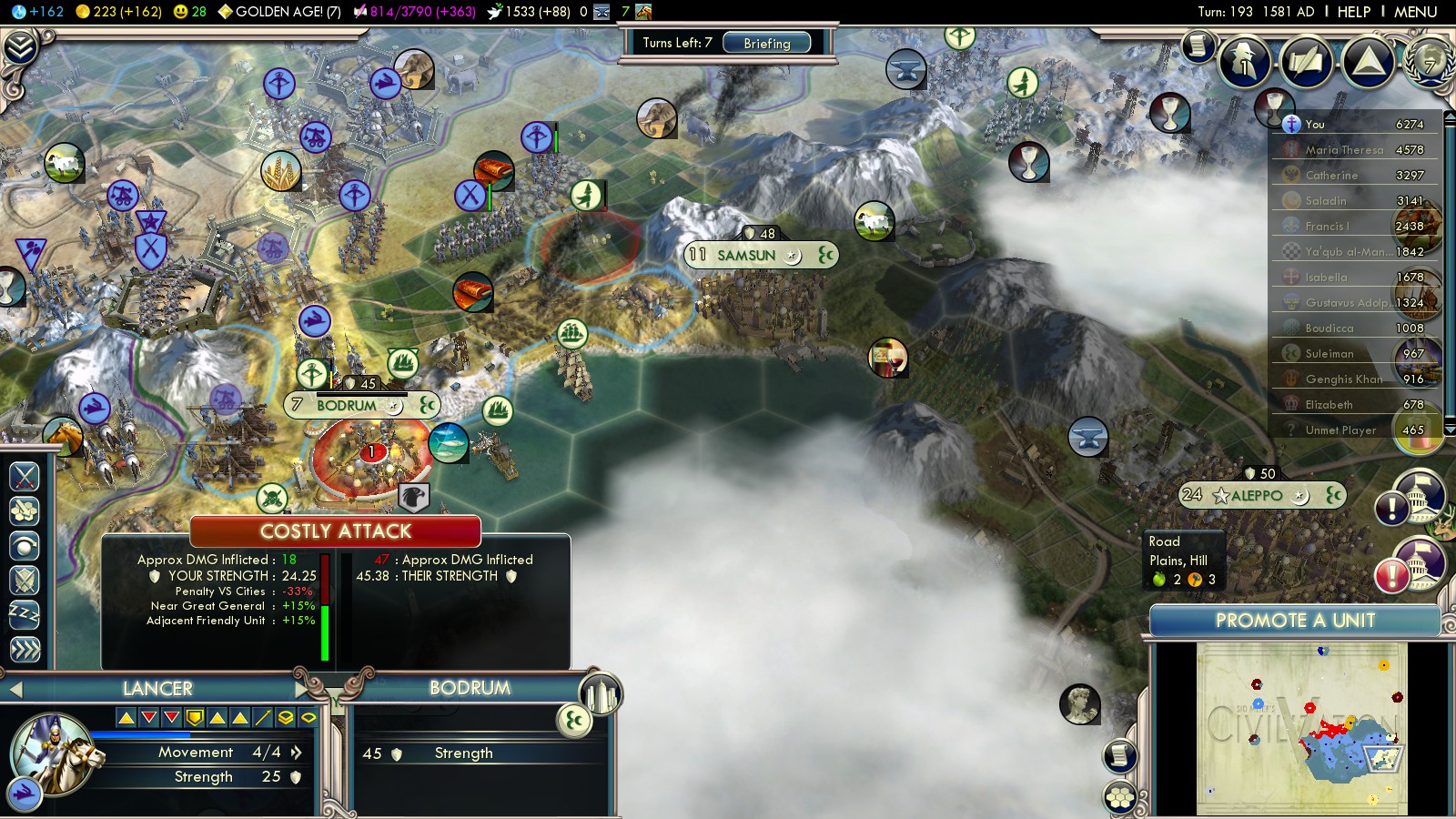Cycle to the next unit arrow

302,689
